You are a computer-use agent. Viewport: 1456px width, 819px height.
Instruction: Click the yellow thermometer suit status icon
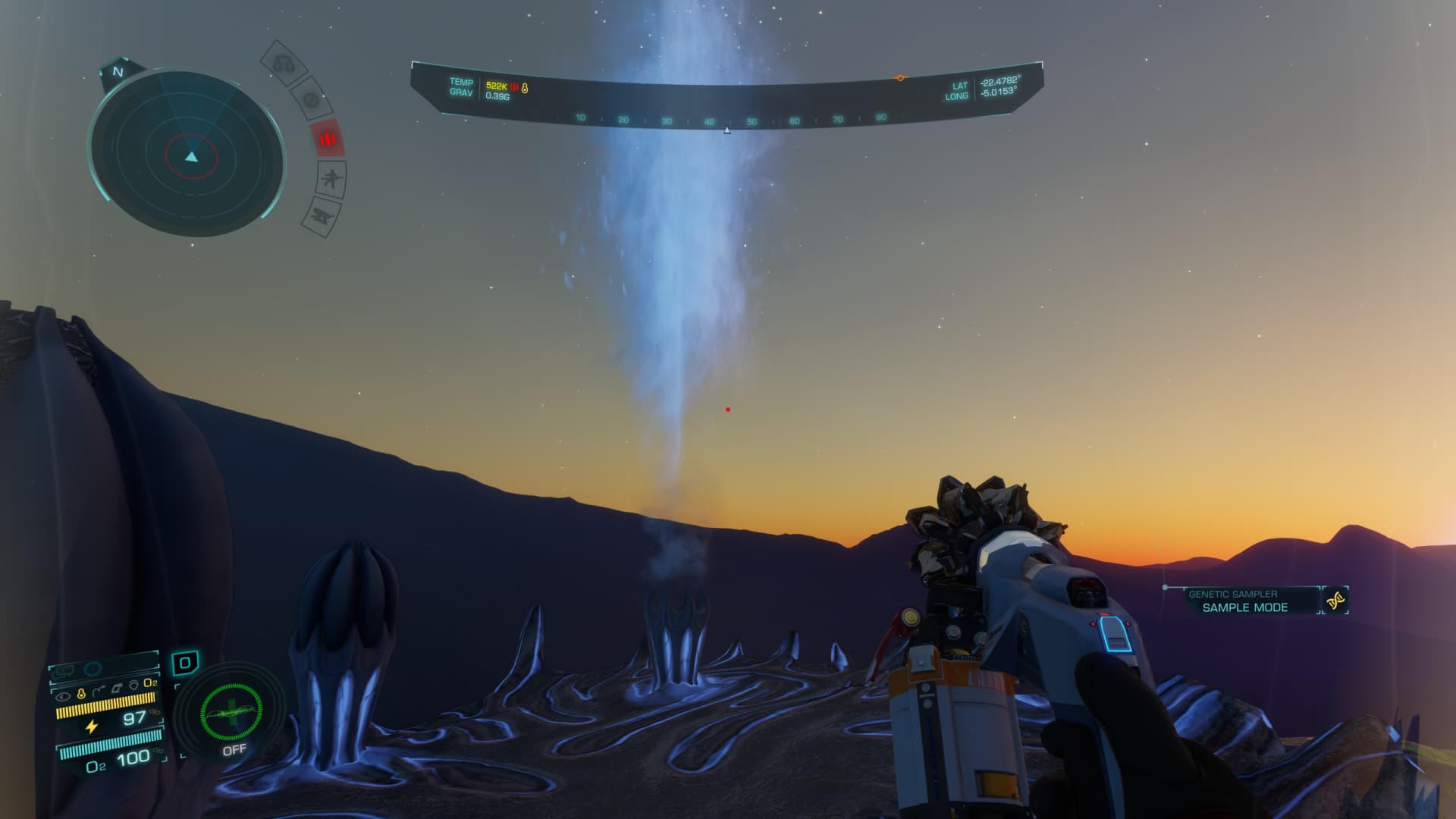point(81,694)
